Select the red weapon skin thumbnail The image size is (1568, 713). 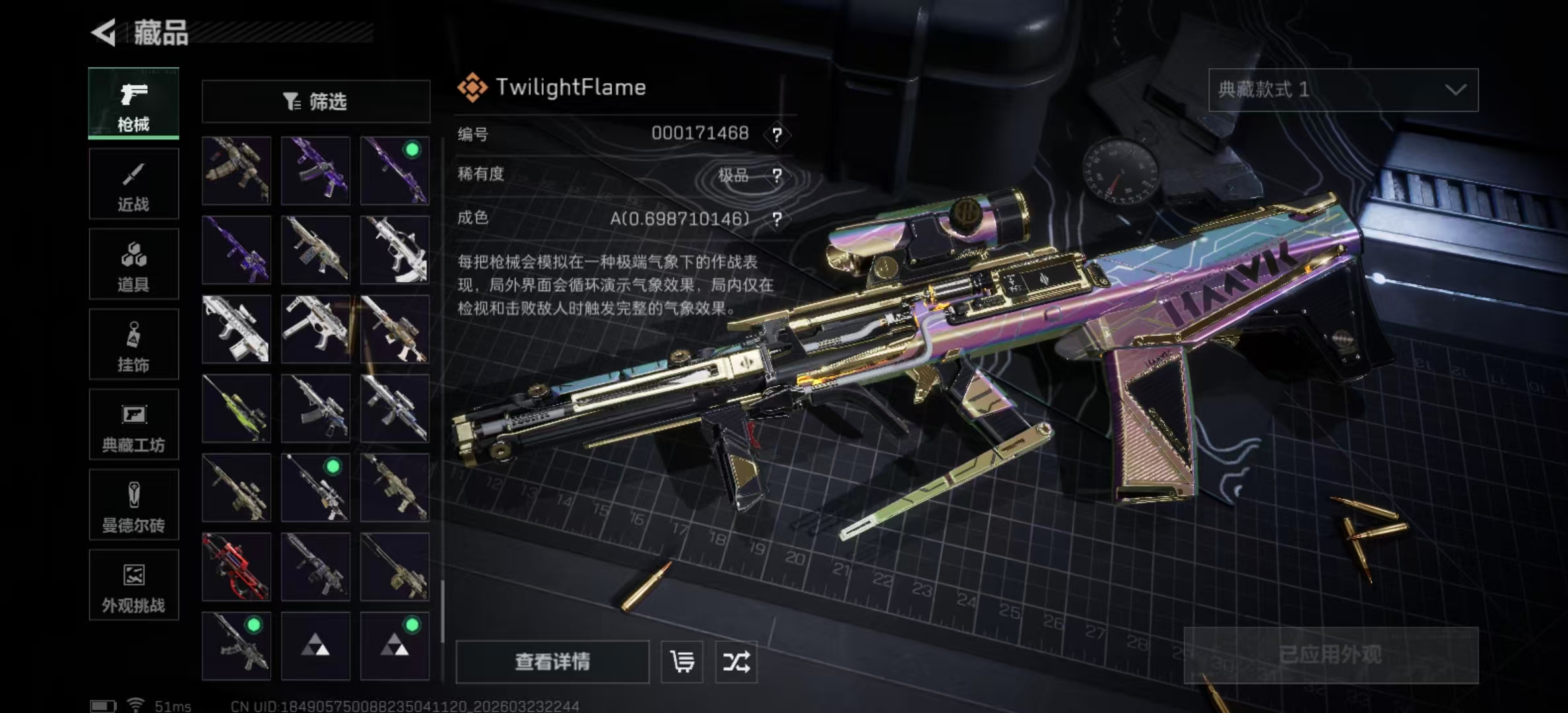[x=236, y=567]
